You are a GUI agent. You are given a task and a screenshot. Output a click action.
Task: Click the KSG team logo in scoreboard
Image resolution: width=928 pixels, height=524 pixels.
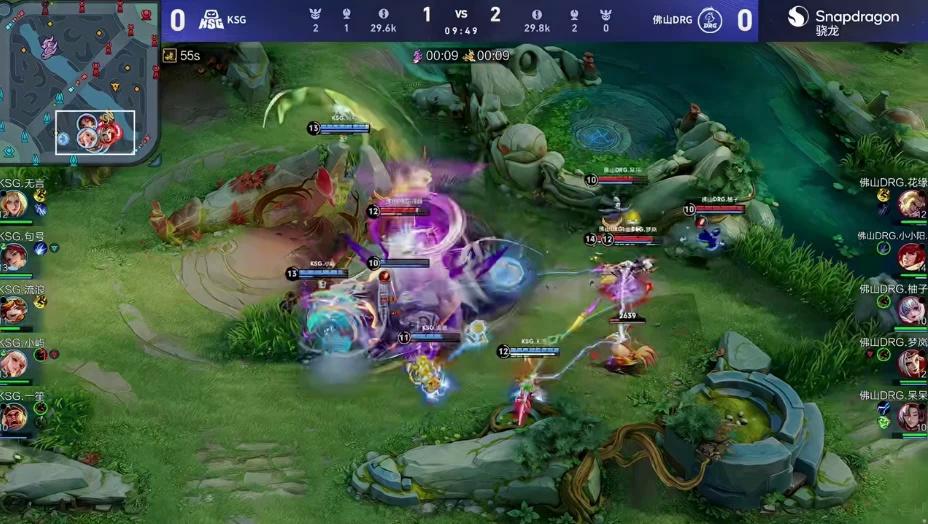coord(211,20)
